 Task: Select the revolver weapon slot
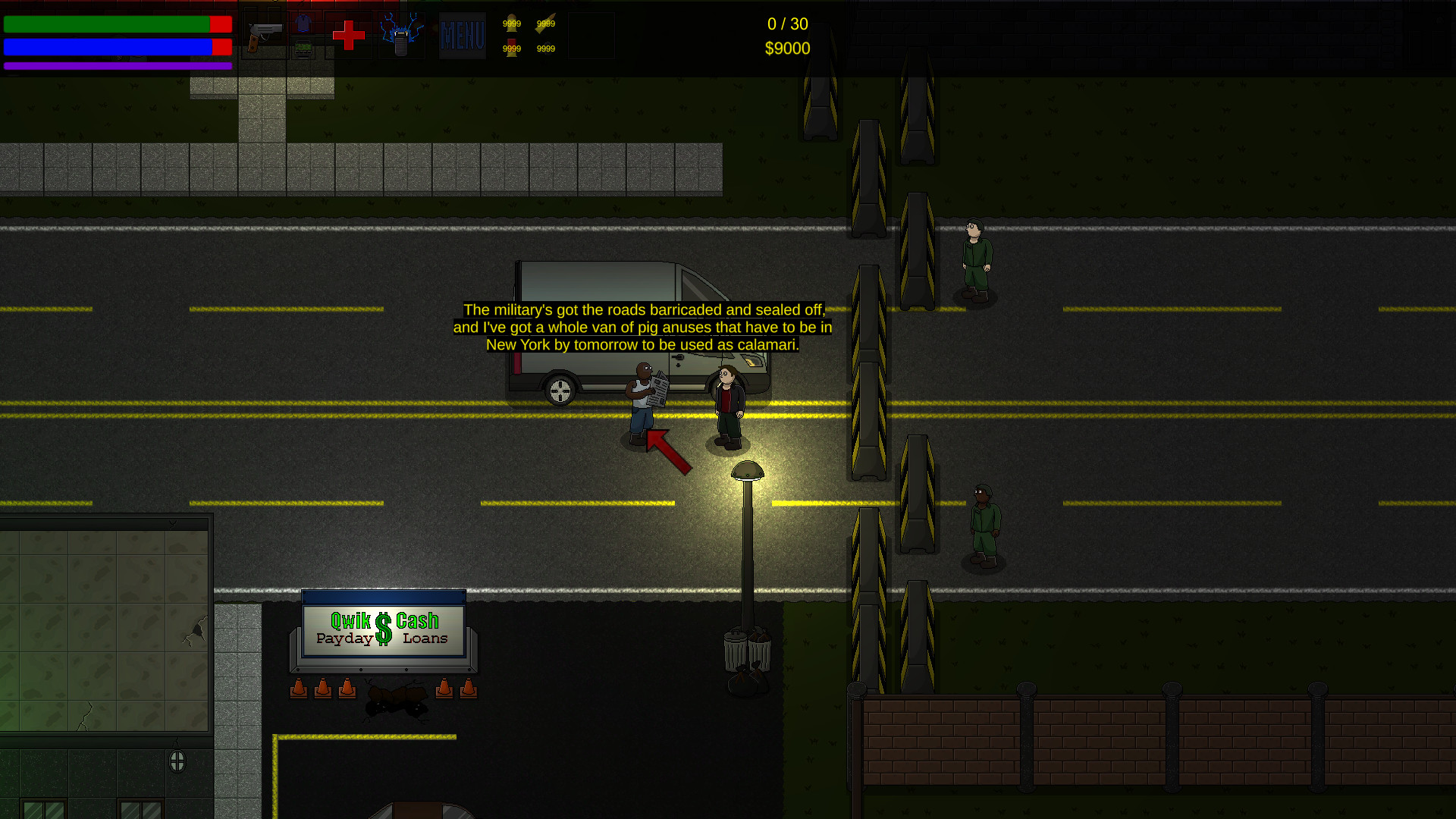[264, 35]
